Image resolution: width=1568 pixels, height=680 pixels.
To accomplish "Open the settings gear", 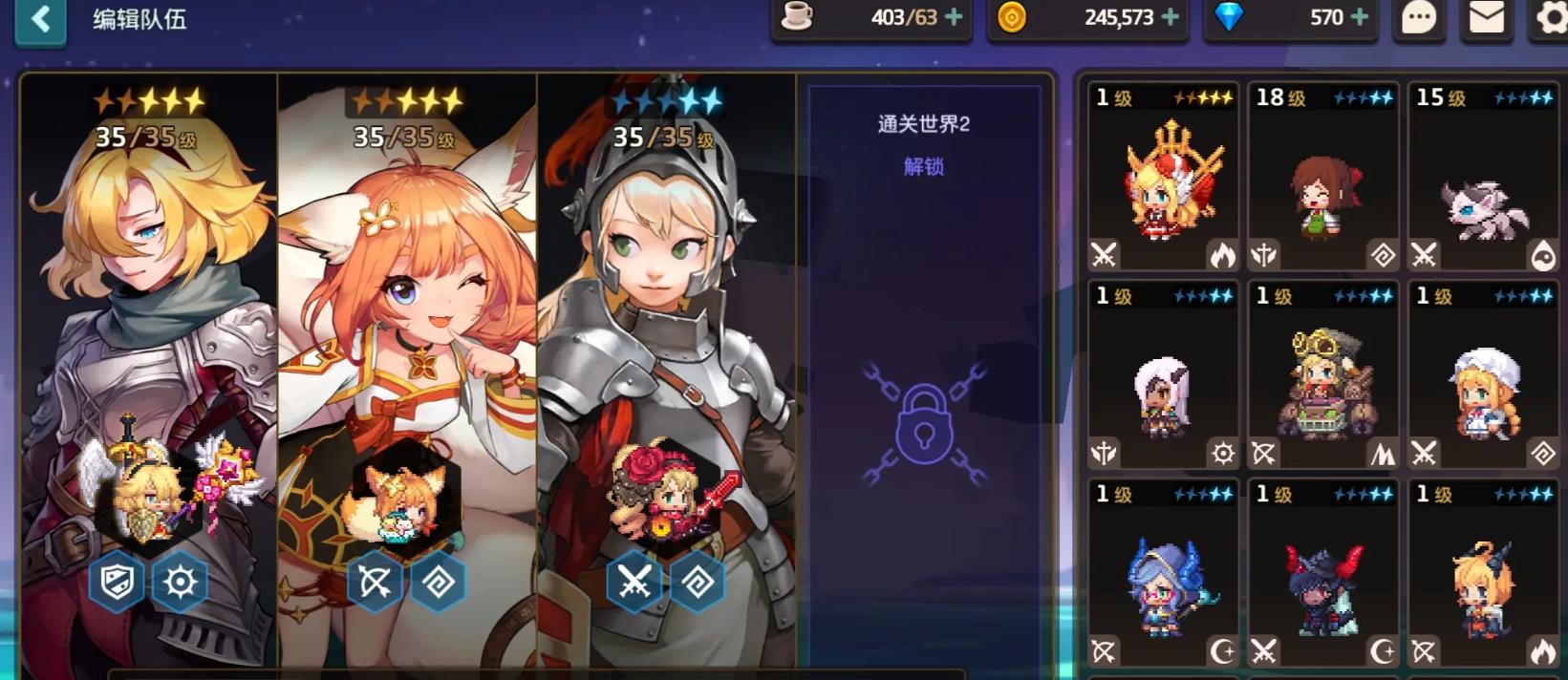I will click(1552, 19).
